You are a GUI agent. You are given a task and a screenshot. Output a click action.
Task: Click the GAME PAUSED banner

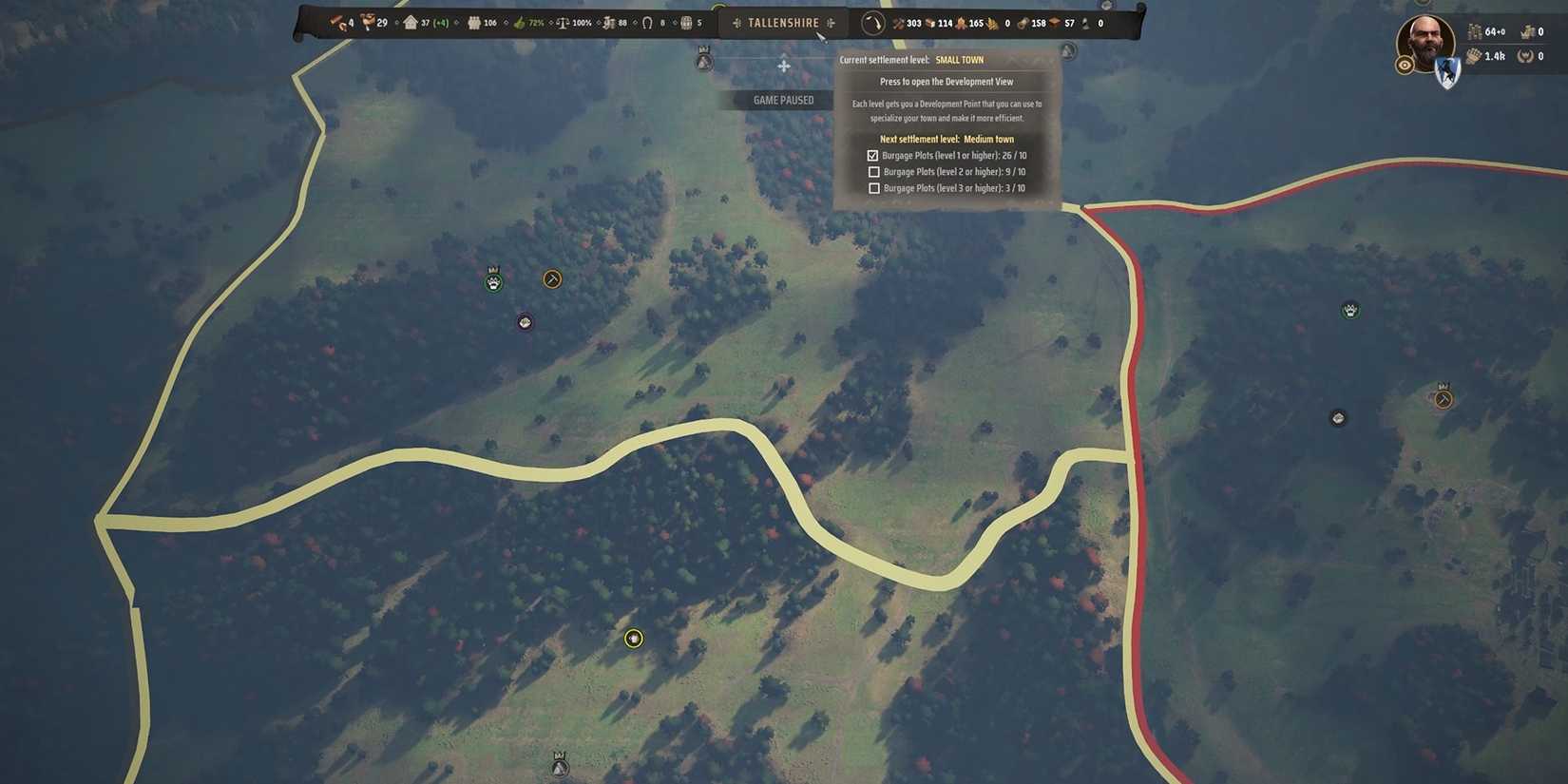[783, 99]
